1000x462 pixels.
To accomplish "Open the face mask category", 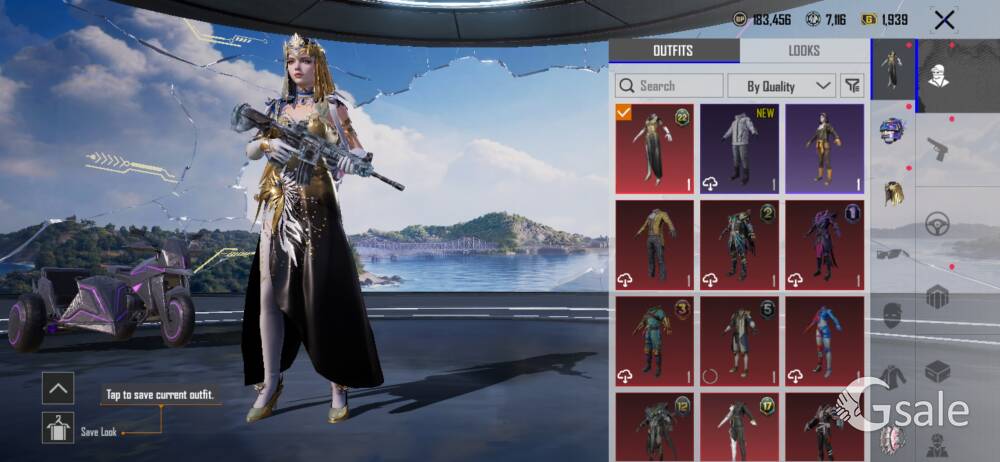I will click(893, 316).
